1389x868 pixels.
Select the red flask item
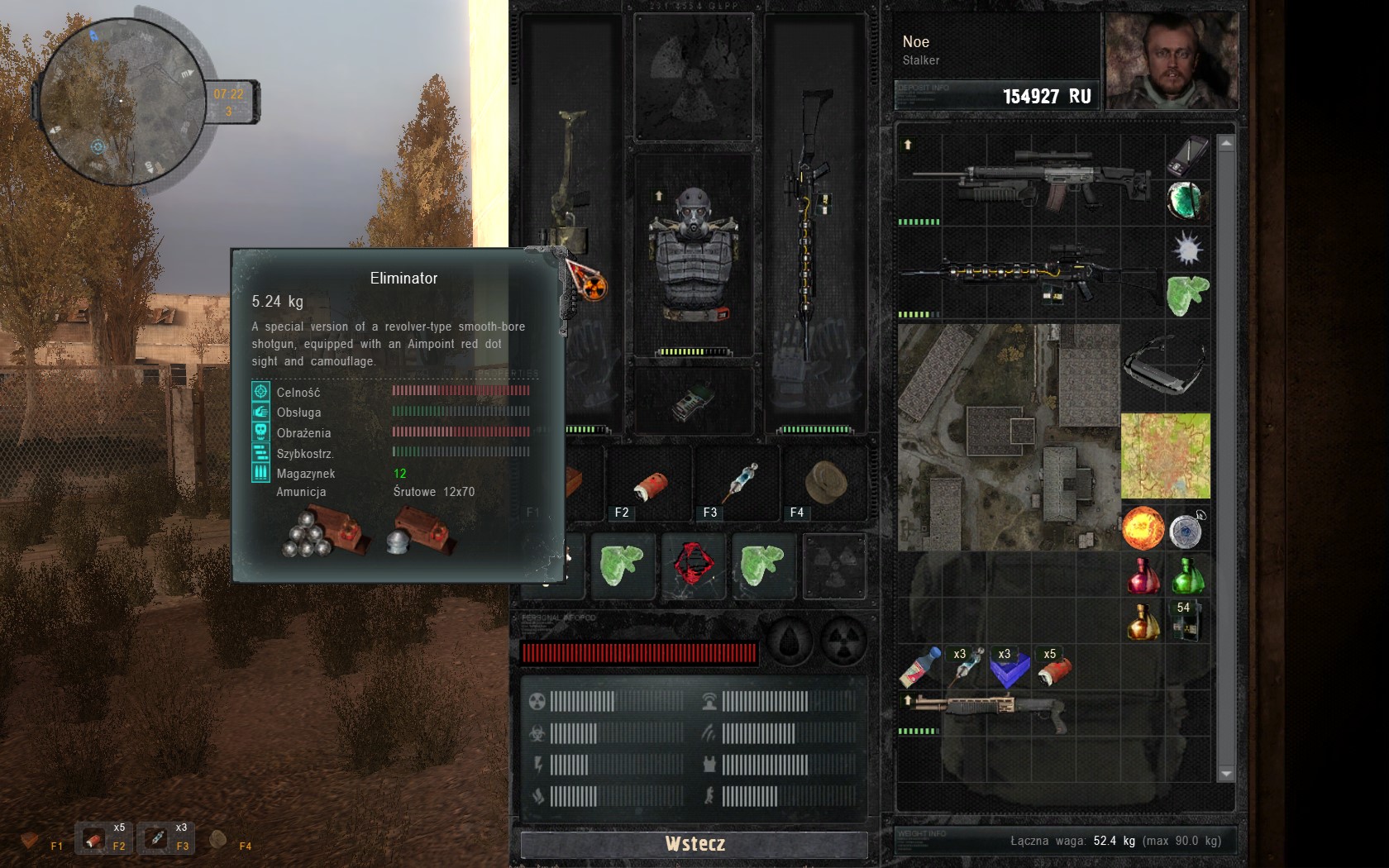[1143, 576]
